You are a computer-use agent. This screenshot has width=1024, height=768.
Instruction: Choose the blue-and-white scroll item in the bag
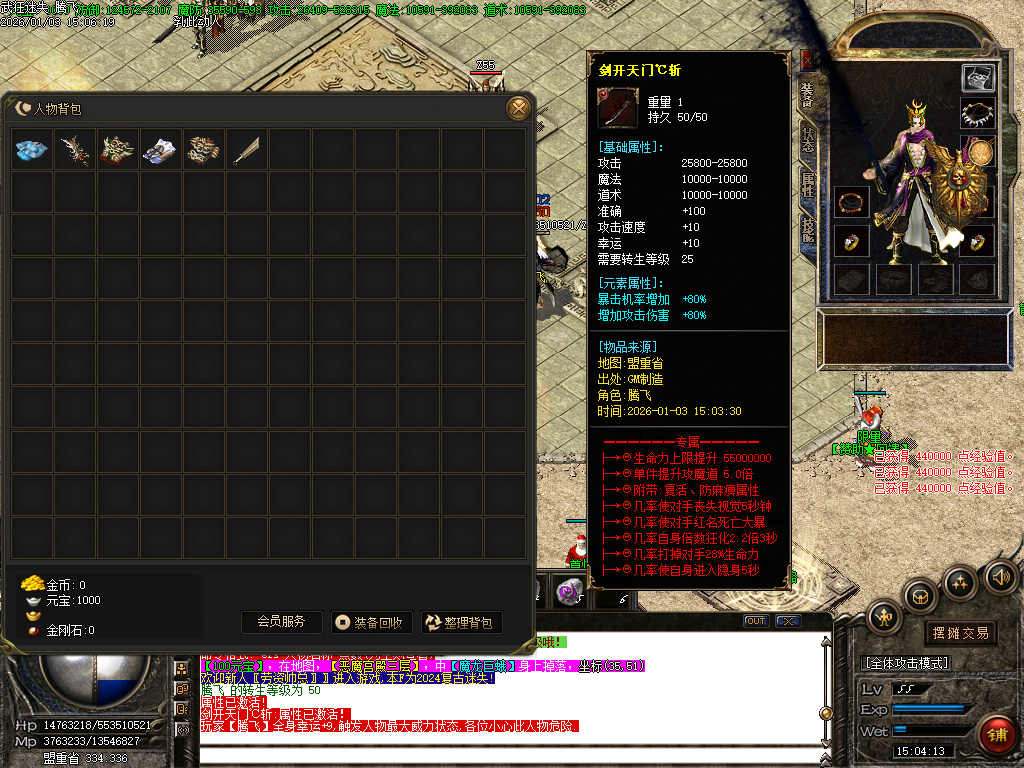pos(162,150)
